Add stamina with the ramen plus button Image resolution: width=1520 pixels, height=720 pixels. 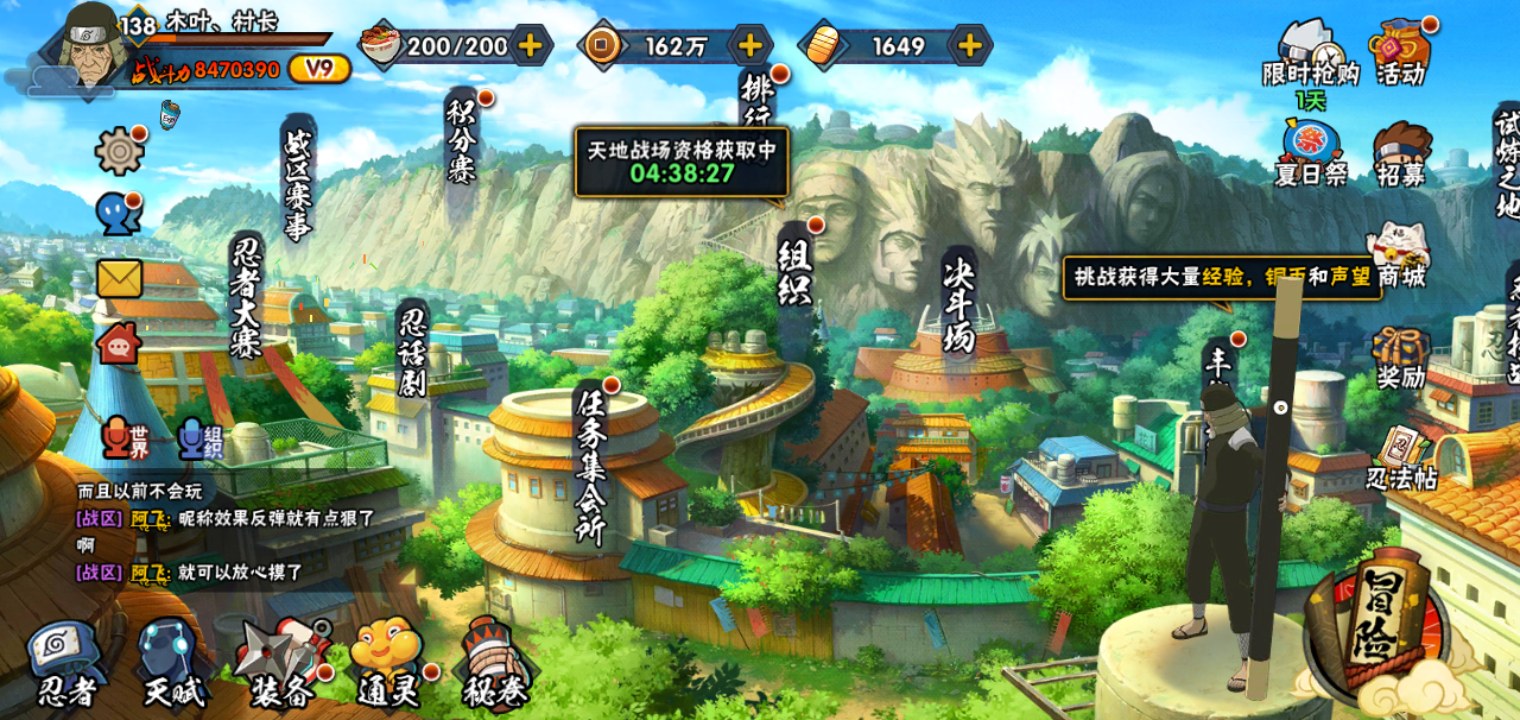point(531,46)
